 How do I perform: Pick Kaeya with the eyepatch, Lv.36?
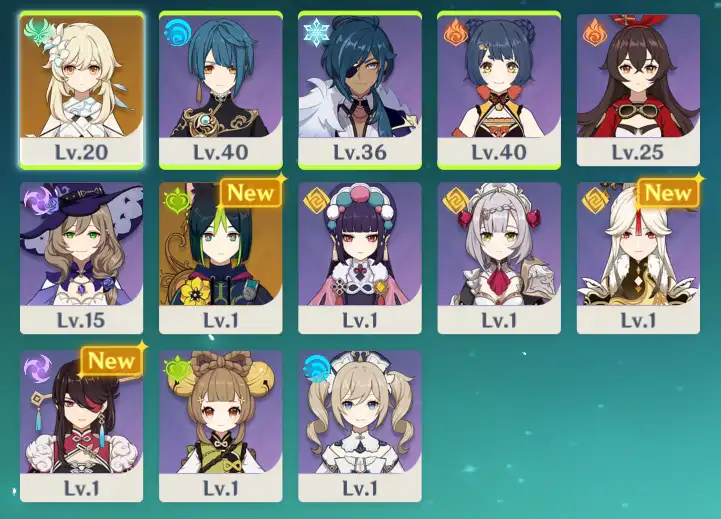(359, 89)
